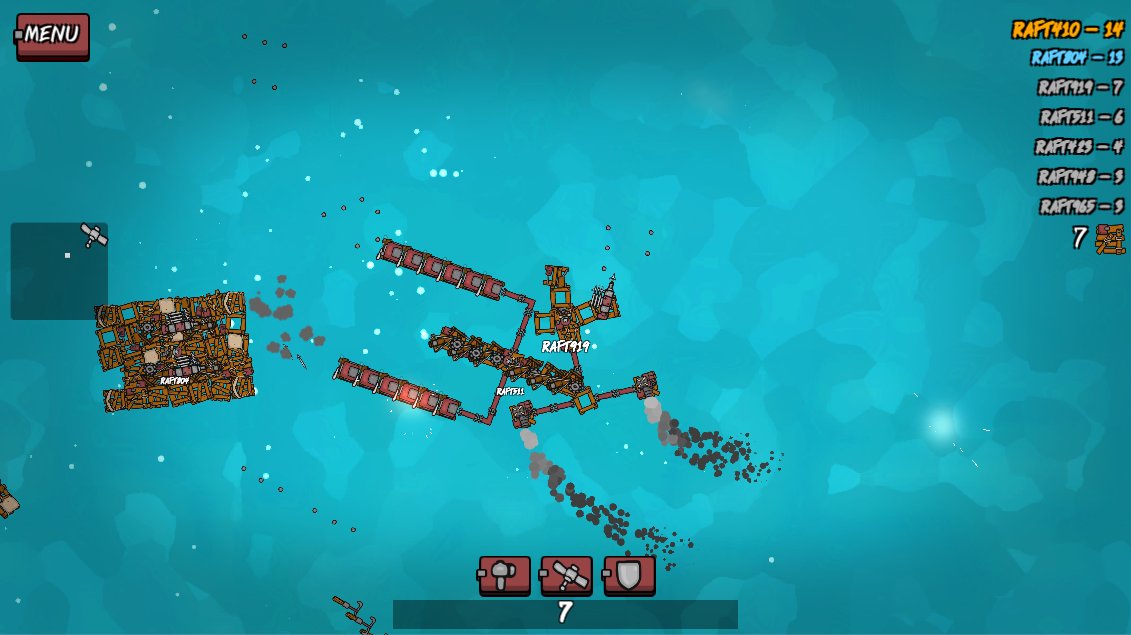Select the top leaderboard entry RAFT410
The image size is (1131, 635).
tap(1066, 29)
